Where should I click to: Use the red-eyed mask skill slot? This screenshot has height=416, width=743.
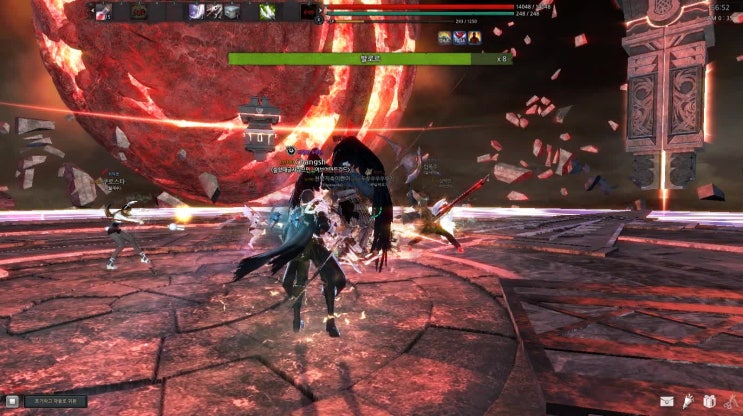tap(309, 12)
